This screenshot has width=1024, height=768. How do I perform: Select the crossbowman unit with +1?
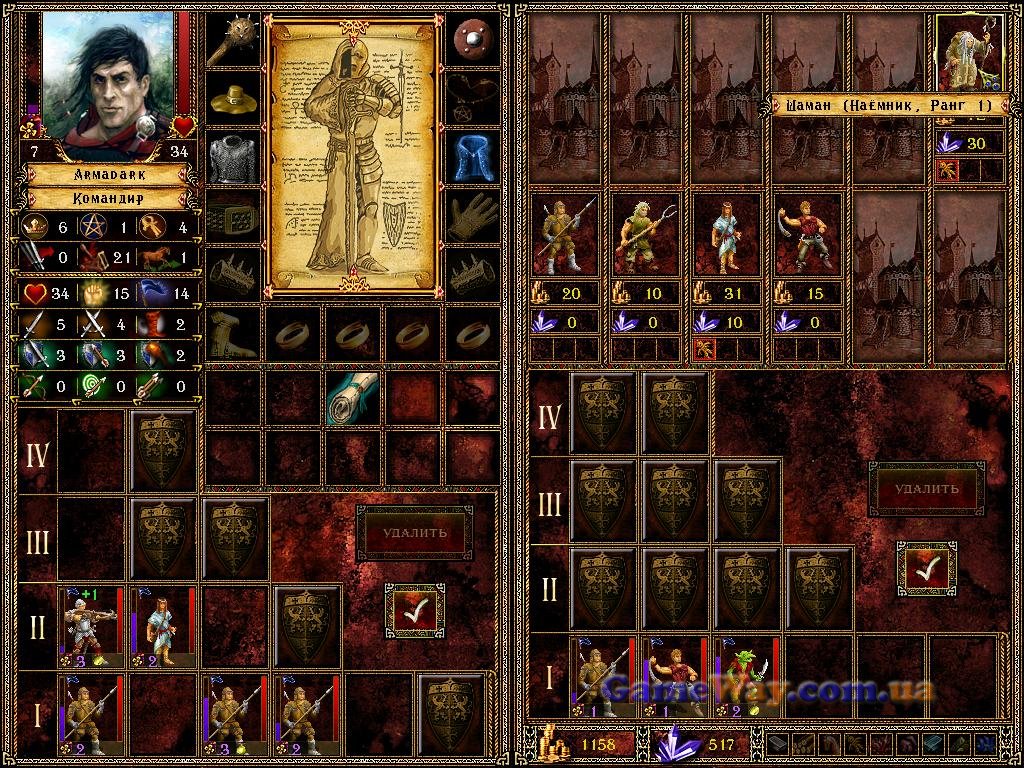(91, 627)
